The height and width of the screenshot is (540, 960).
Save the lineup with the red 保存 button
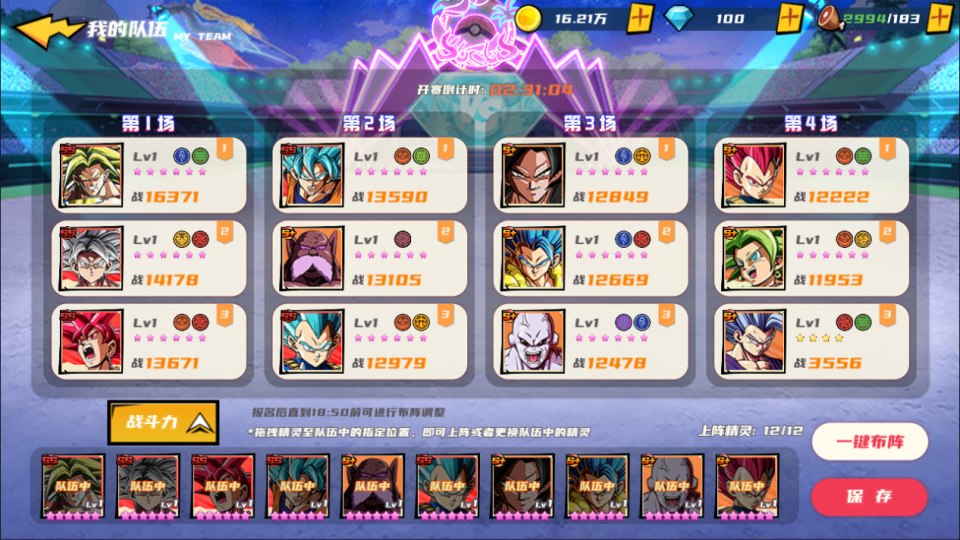869,496
